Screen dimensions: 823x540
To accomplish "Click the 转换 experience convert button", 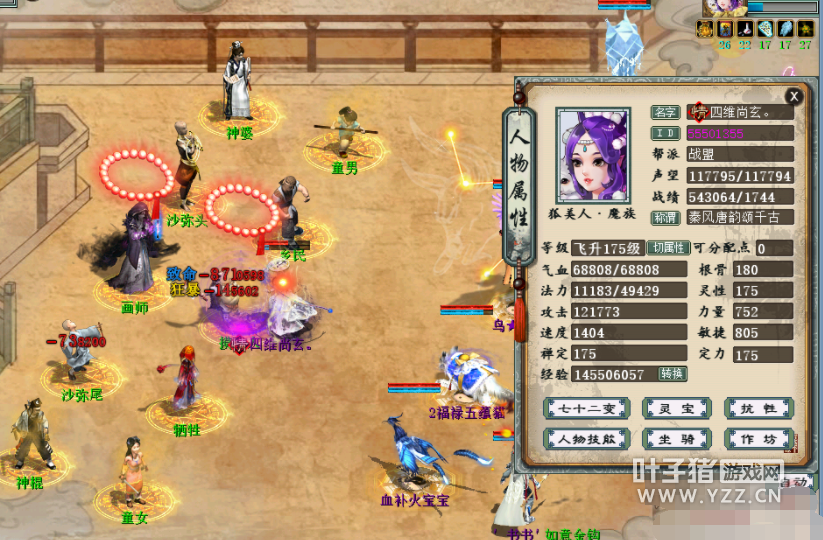I will [672, 373].
